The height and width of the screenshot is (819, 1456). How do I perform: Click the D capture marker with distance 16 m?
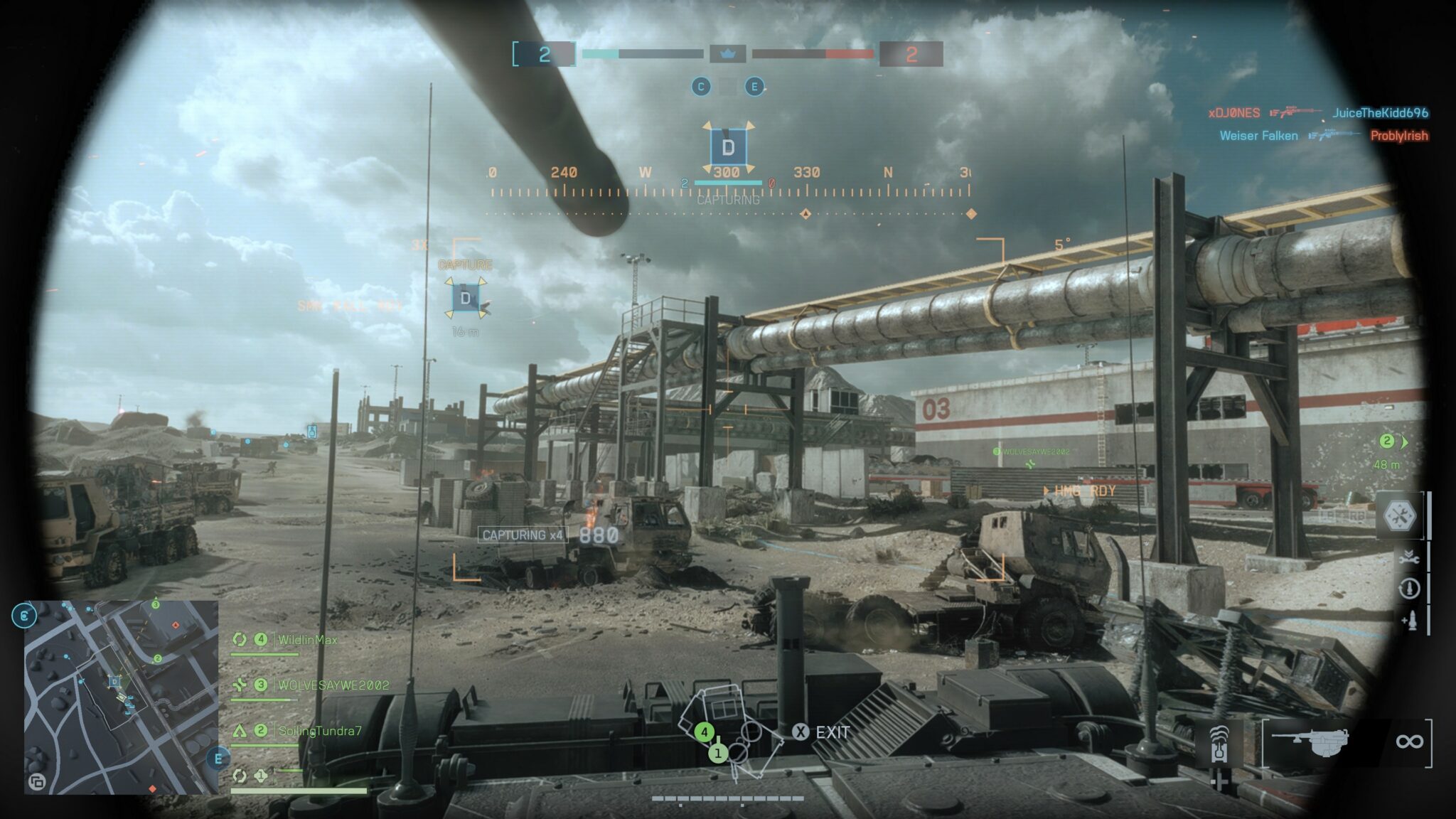click(x=466, y=298)
